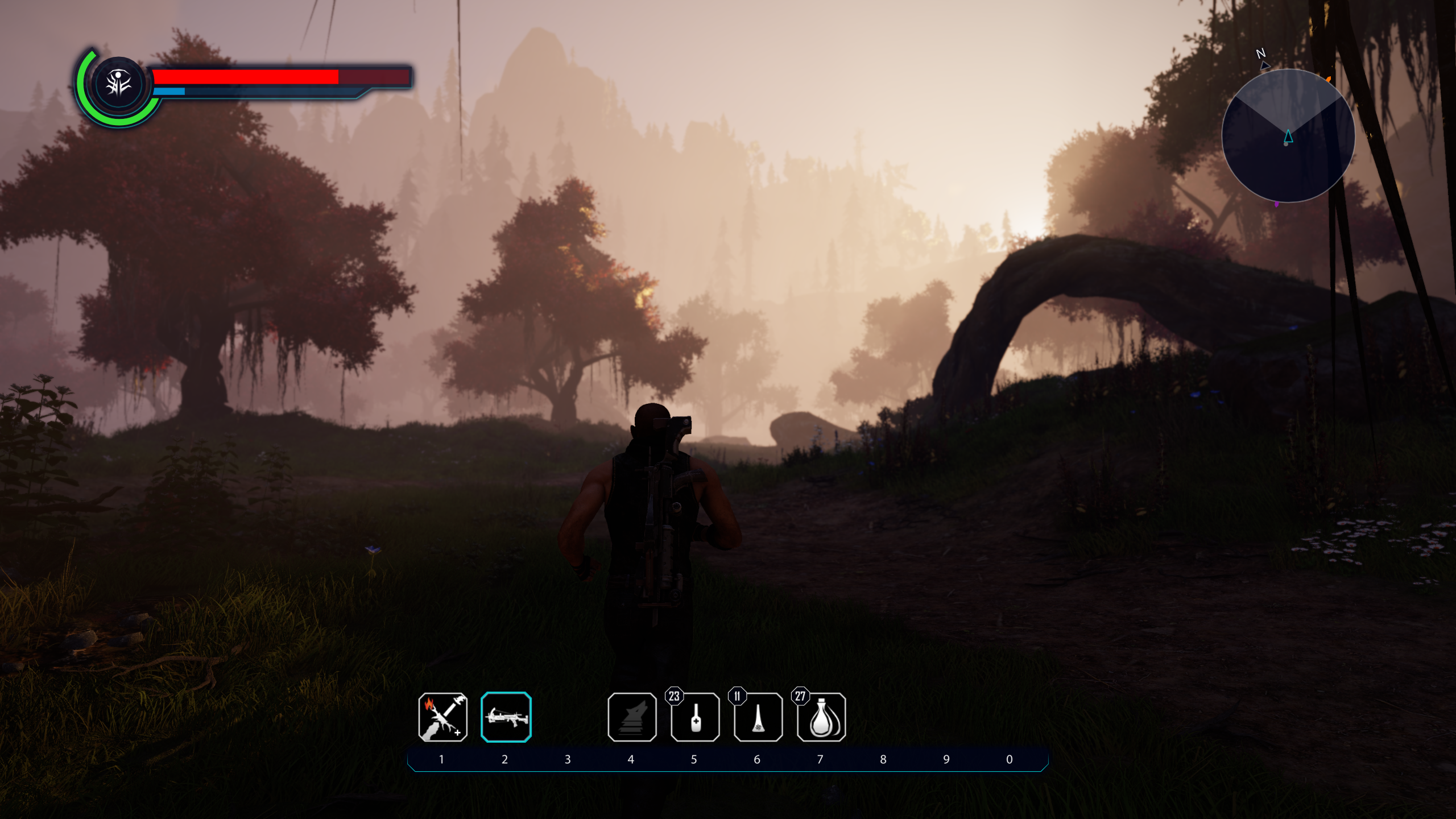
Task: Select the flaming melee weapon hotbar slot
Action: click(x=442, y=717)
